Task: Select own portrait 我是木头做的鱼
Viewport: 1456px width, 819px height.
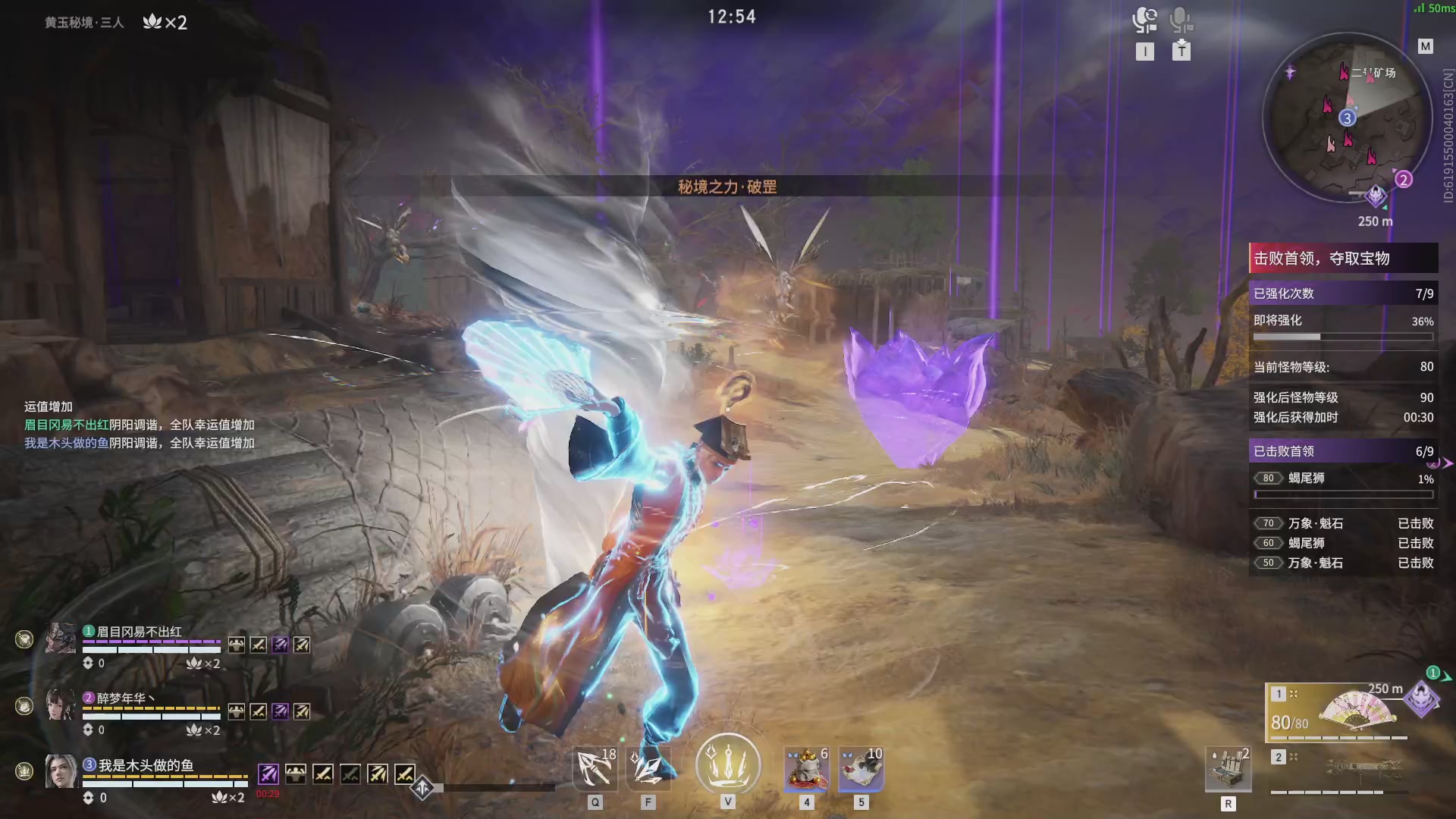Action: coord(61,770)
